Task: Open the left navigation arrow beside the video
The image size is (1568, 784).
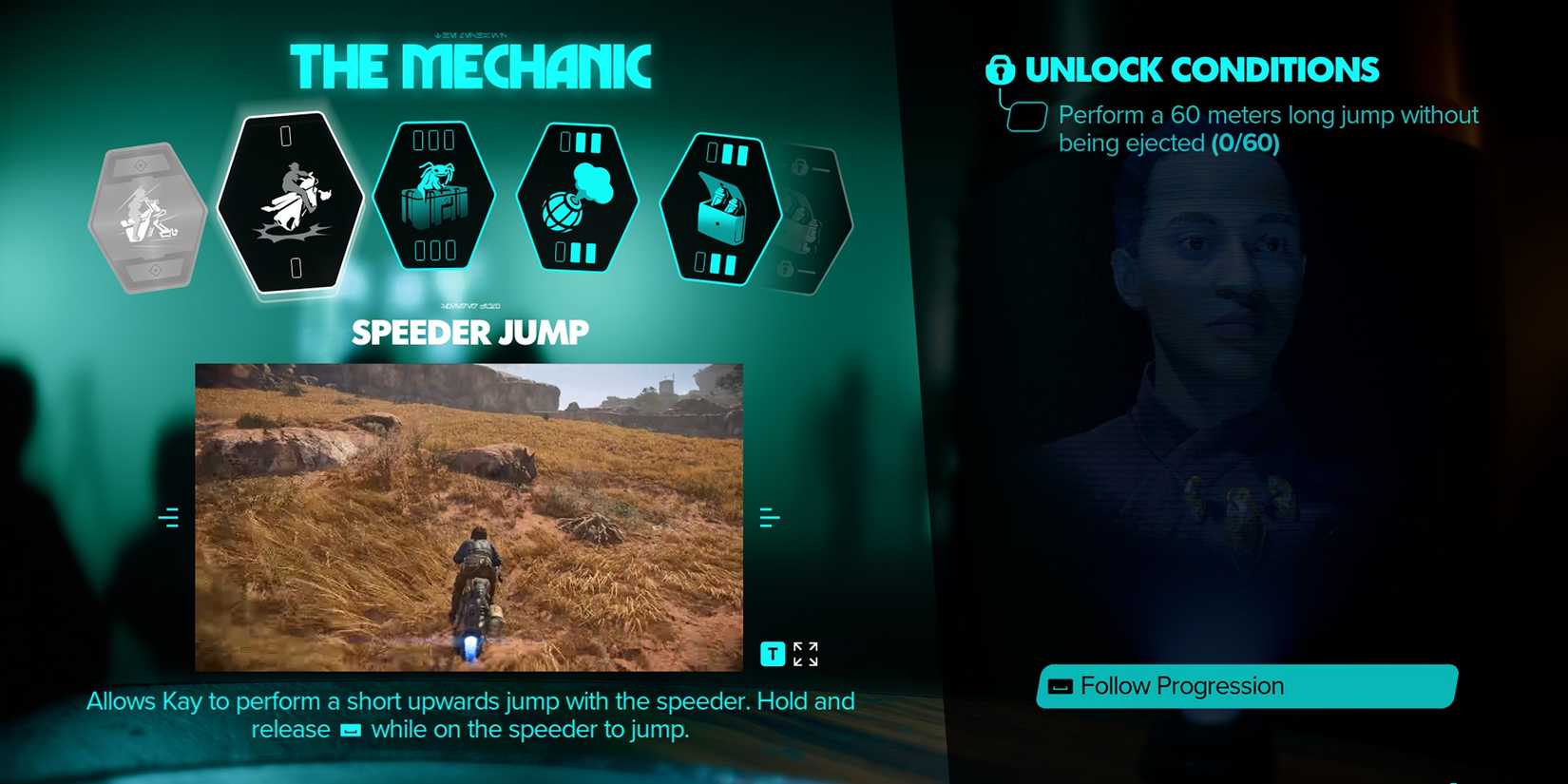Action: tap(171, 516)
